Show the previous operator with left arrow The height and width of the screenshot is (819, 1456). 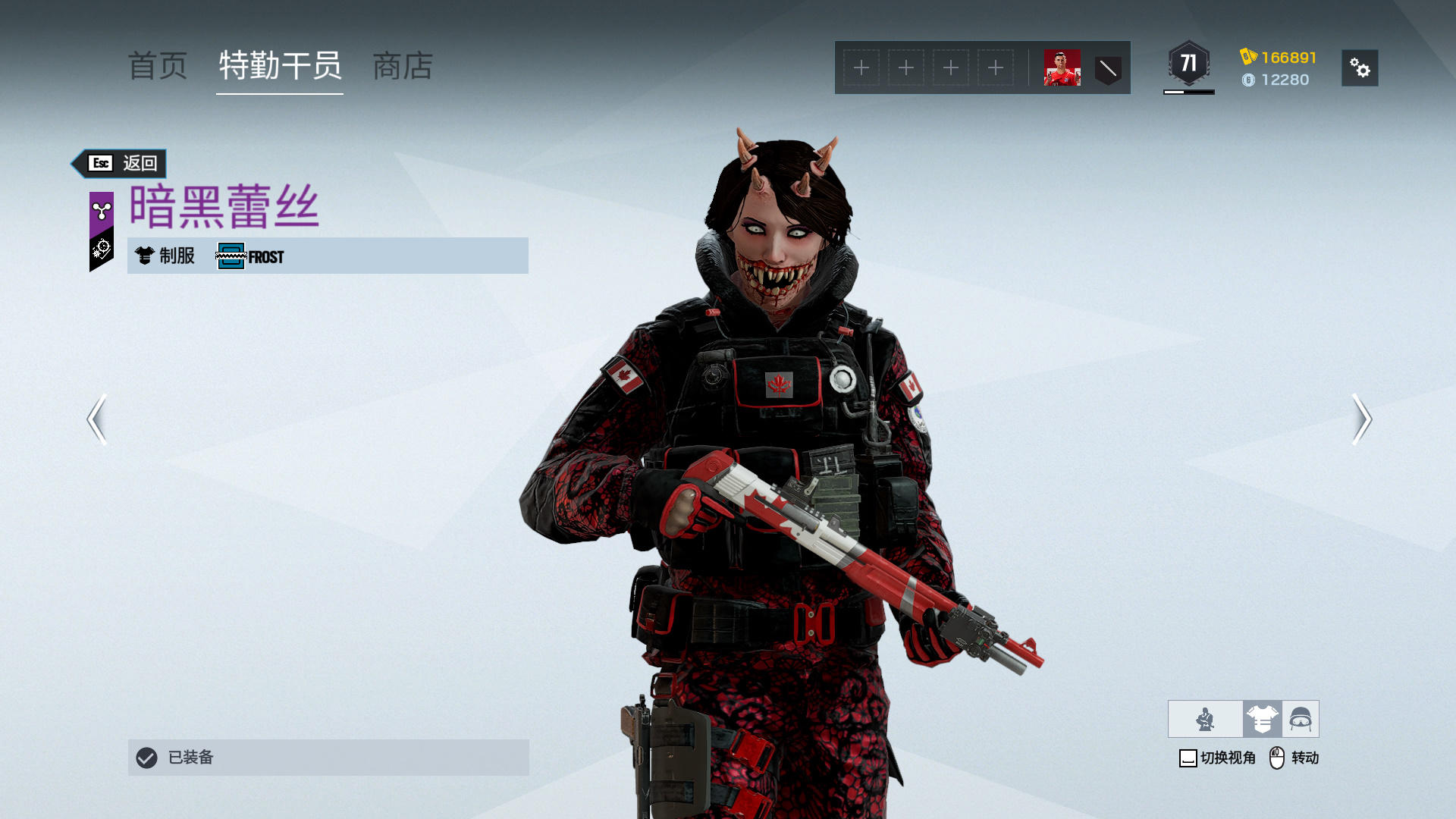tap(96, 419)
